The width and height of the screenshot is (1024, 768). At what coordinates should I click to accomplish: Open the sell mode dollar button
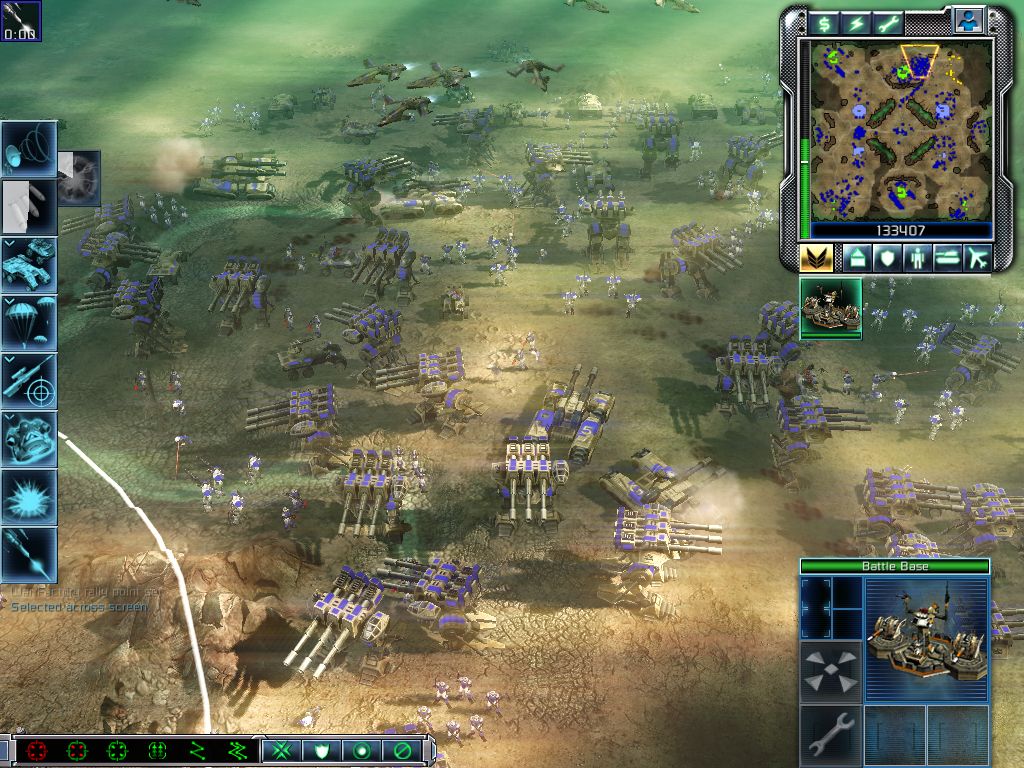pyautogui.click(x=825, y=23)
